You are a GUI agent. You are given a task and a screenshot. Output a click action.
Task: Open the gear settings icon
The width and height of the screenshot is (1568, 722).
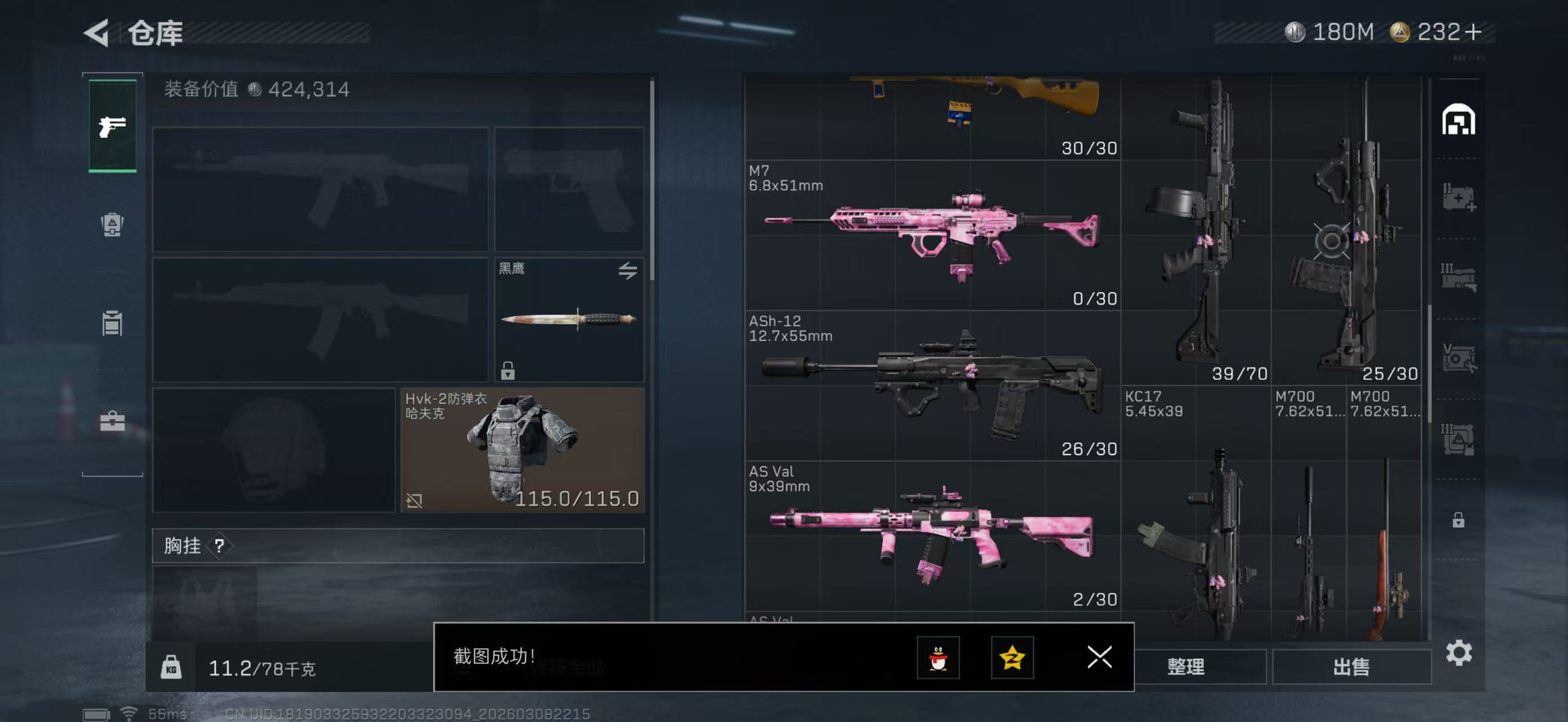[1459, 653]
